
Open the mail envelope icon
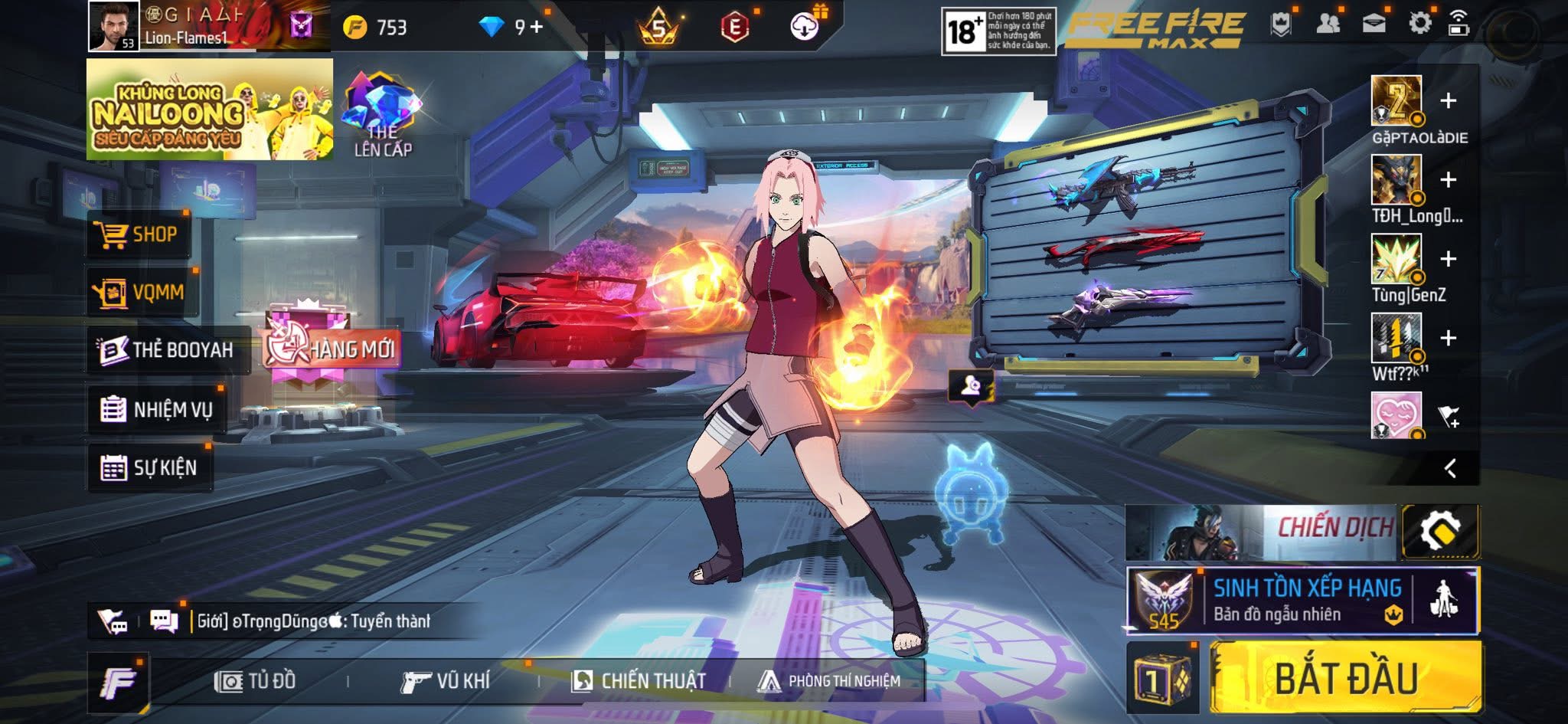(x=1374, y=24)
